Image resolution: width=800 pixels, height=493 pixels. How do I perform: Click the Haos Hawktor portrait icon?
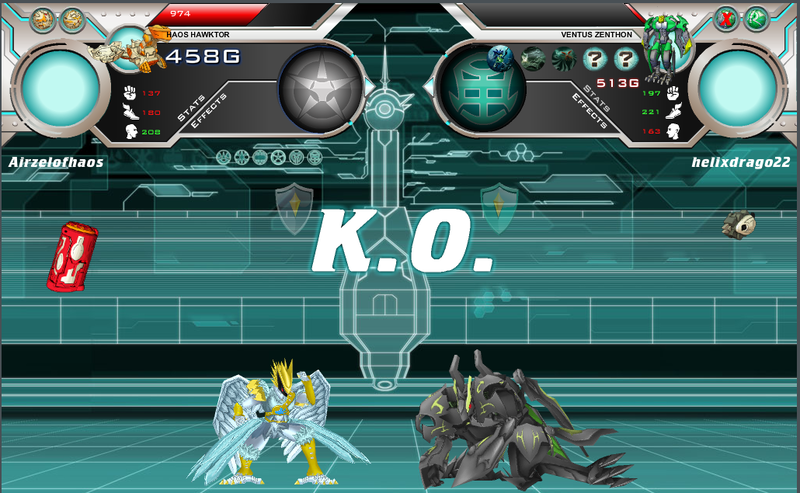pos(128,46)
